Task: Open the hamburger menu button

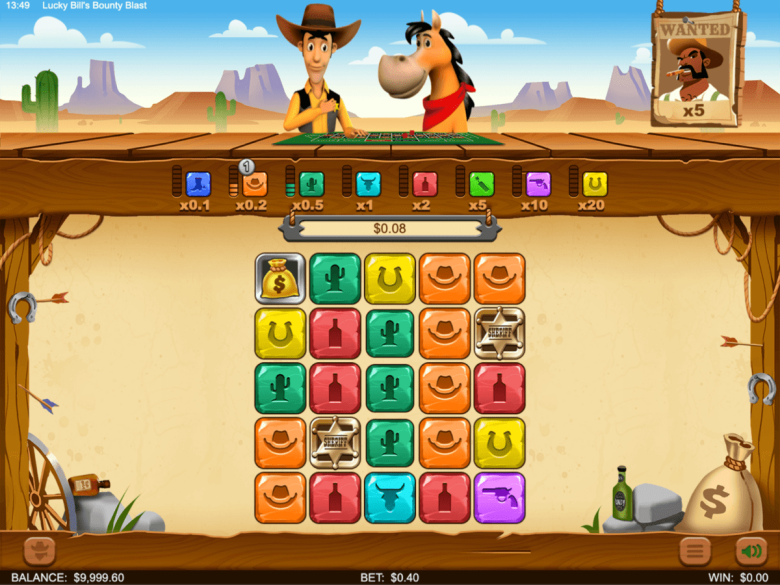Action: 695,550
